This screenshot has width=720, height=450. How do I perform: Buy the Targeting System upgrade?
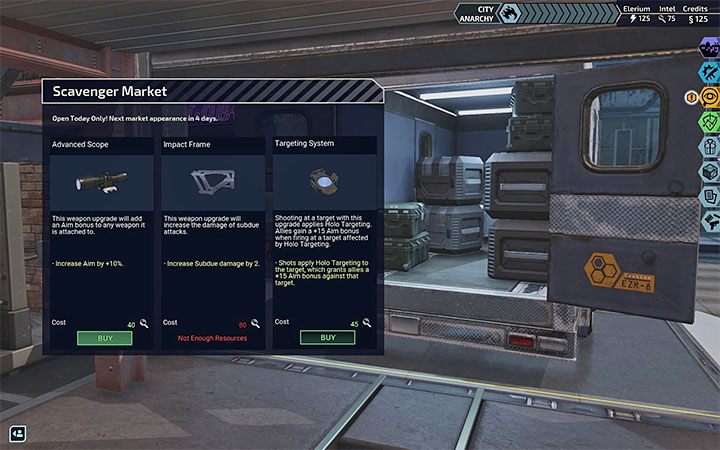(327, 338)
